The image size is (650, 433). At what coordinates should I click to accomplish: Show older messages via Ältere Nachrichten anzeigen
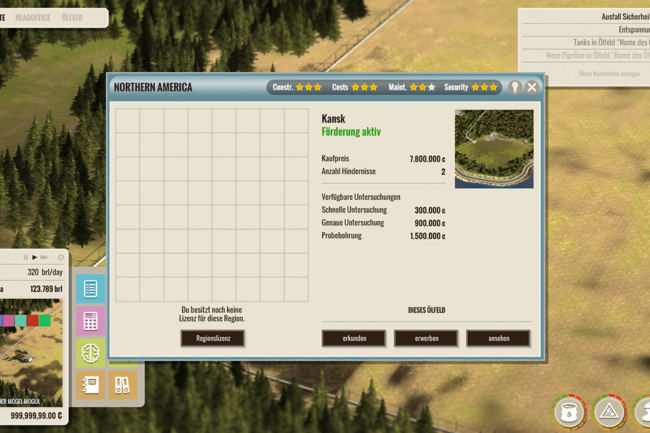pyautogui.click(x=608, y=73)
